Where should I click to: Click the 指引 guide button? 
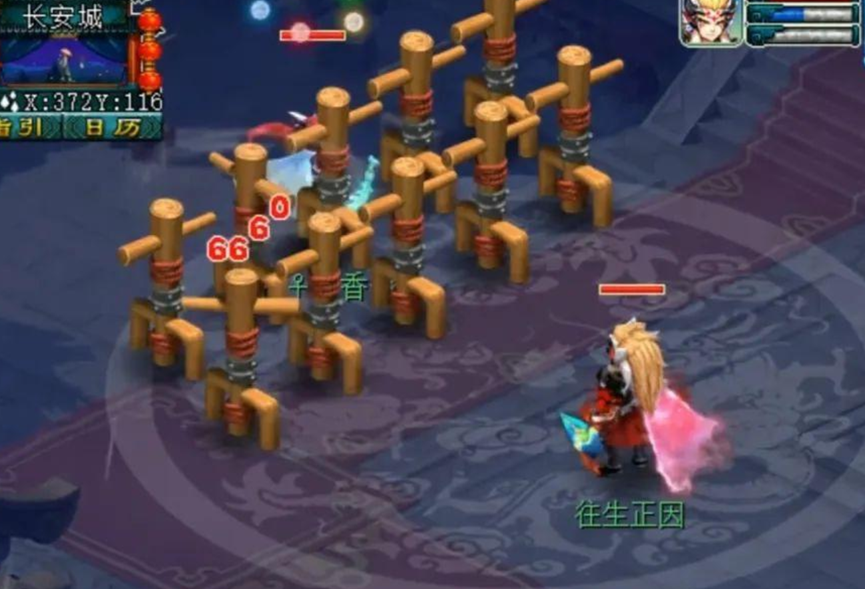click(x=30, y=127)
